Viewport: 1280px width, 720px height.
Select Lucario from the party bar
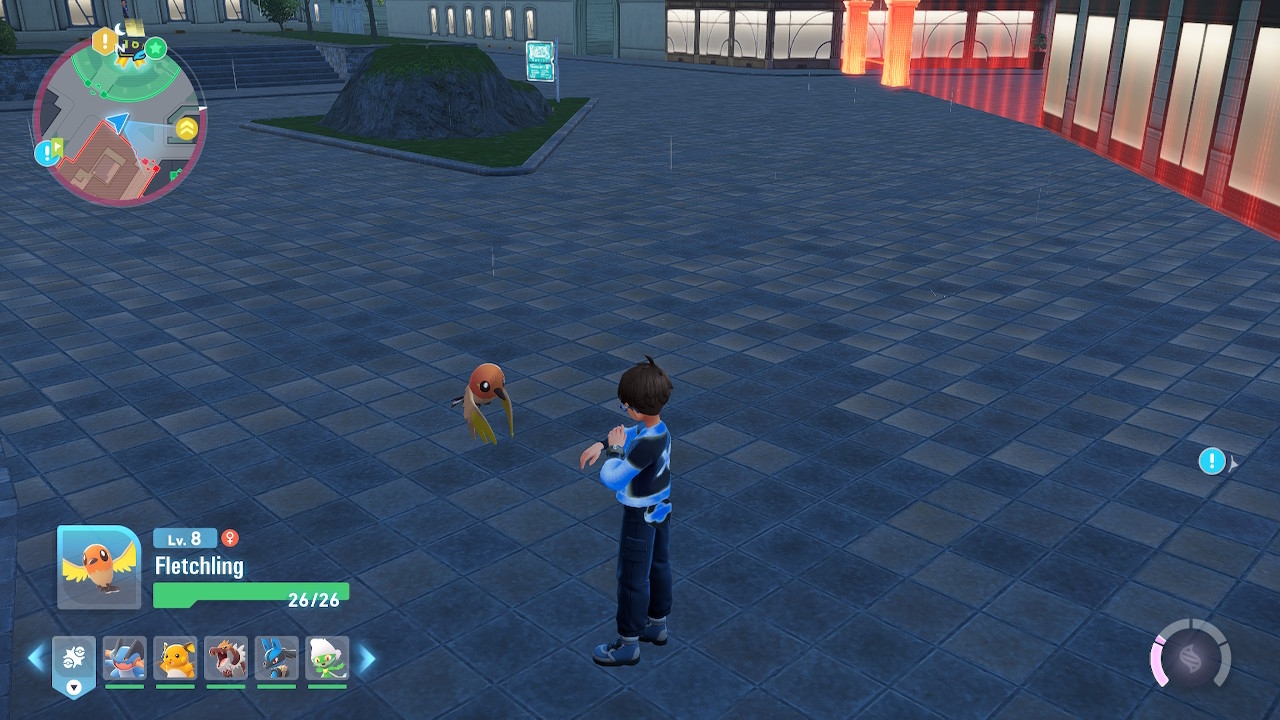[277, 659]
